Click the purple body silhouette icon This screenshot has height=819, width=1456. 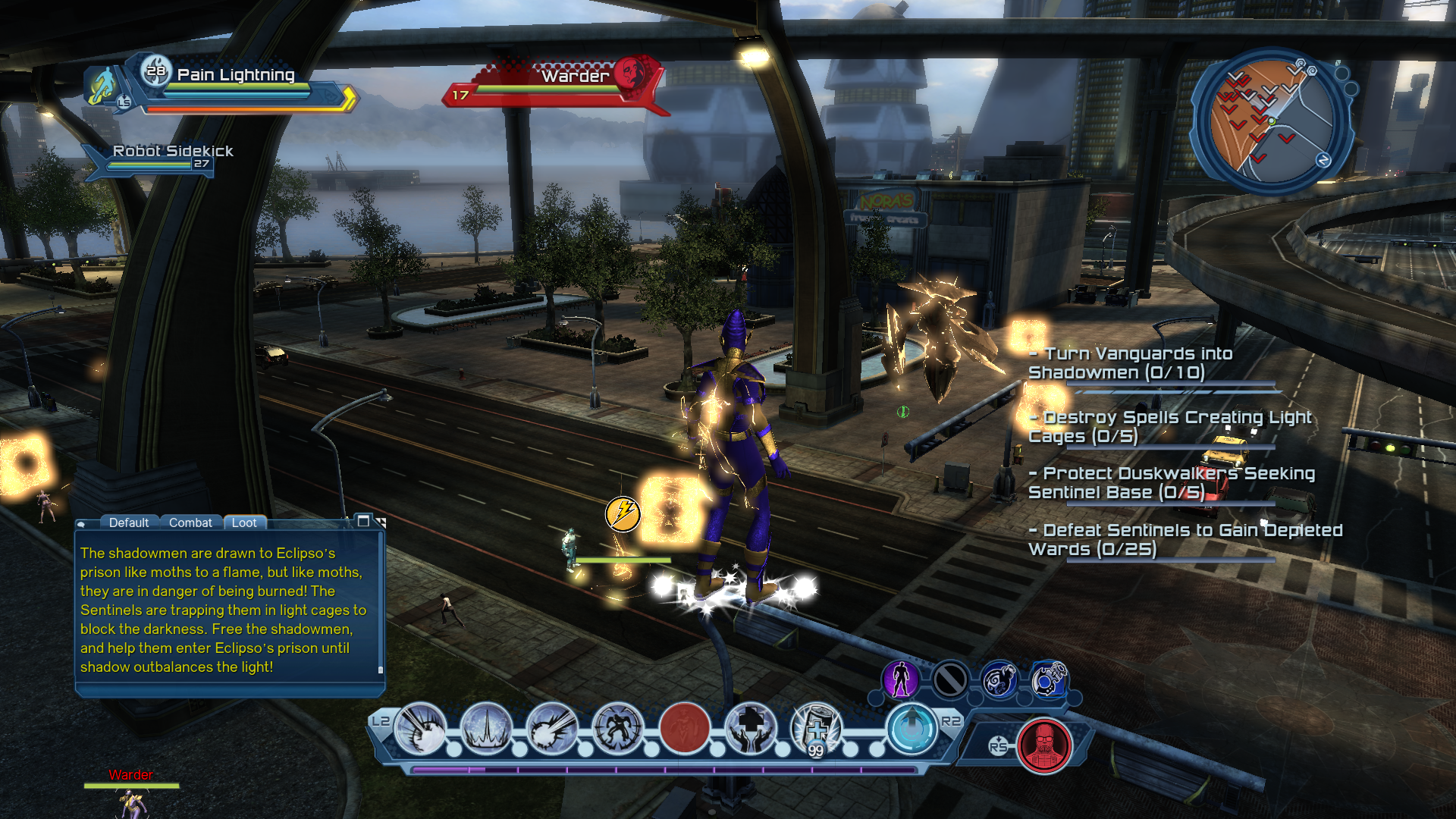(901, 679)
